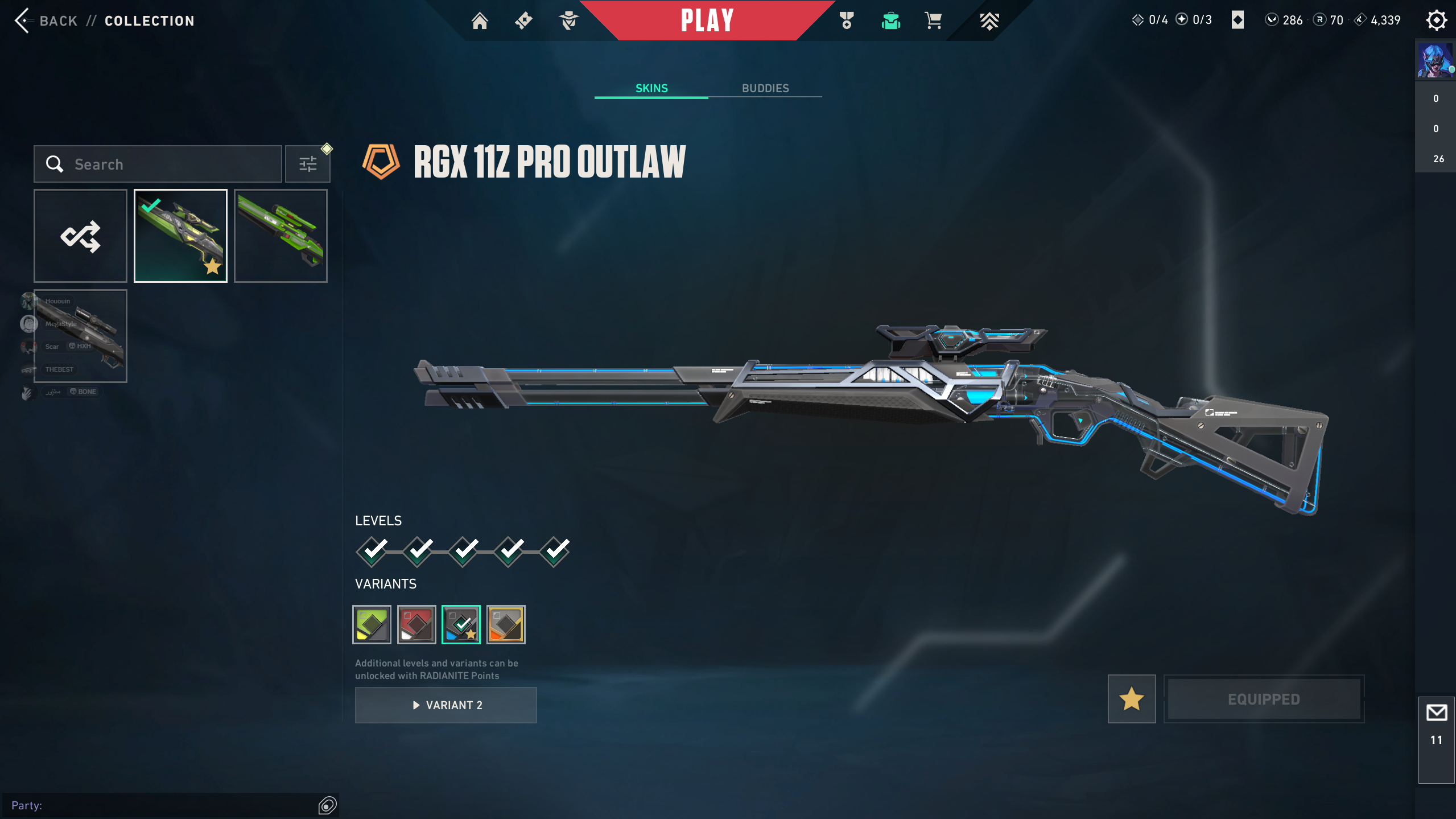Open the store shopping cart
This screenshot has width=1456, height=819.
(x=933, y=21)
